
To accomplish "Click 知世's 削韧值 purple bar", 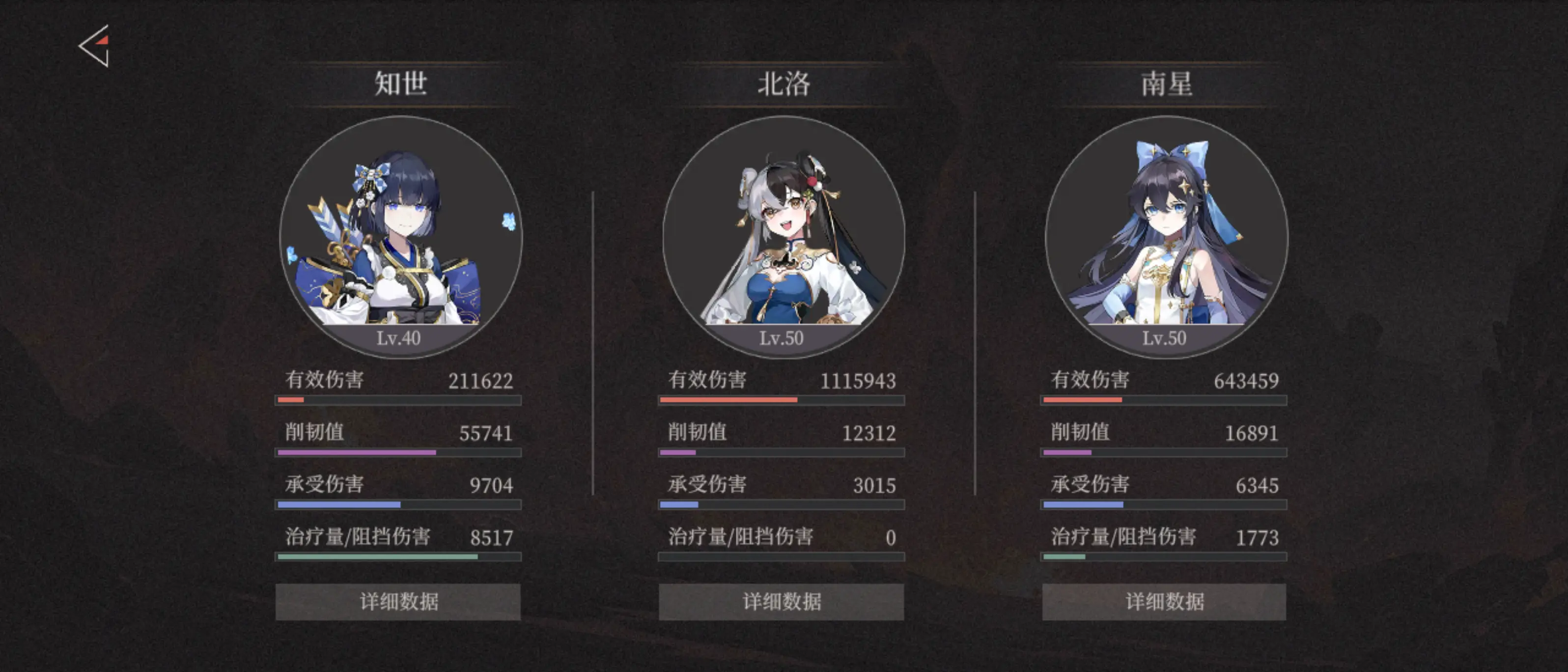I will tap(399, 453).
